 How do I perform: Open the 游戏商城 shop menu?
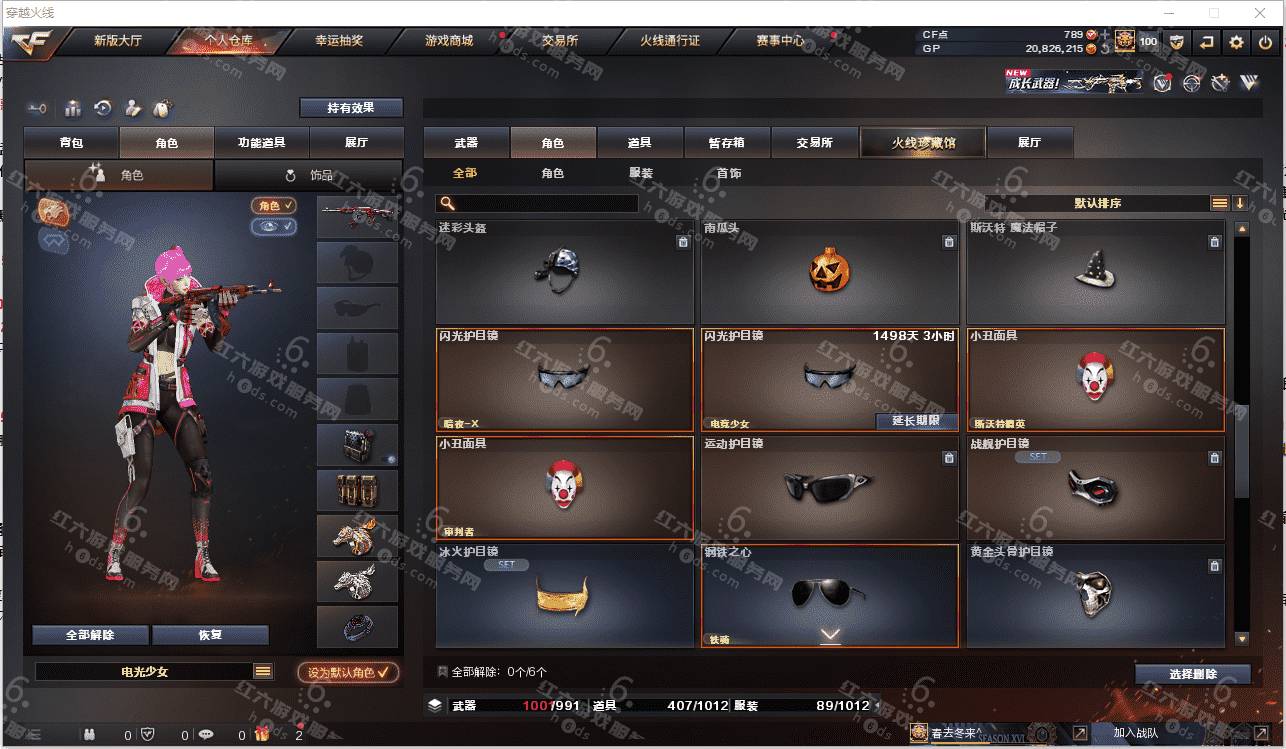pyautogui.click(x=448, y=41)
